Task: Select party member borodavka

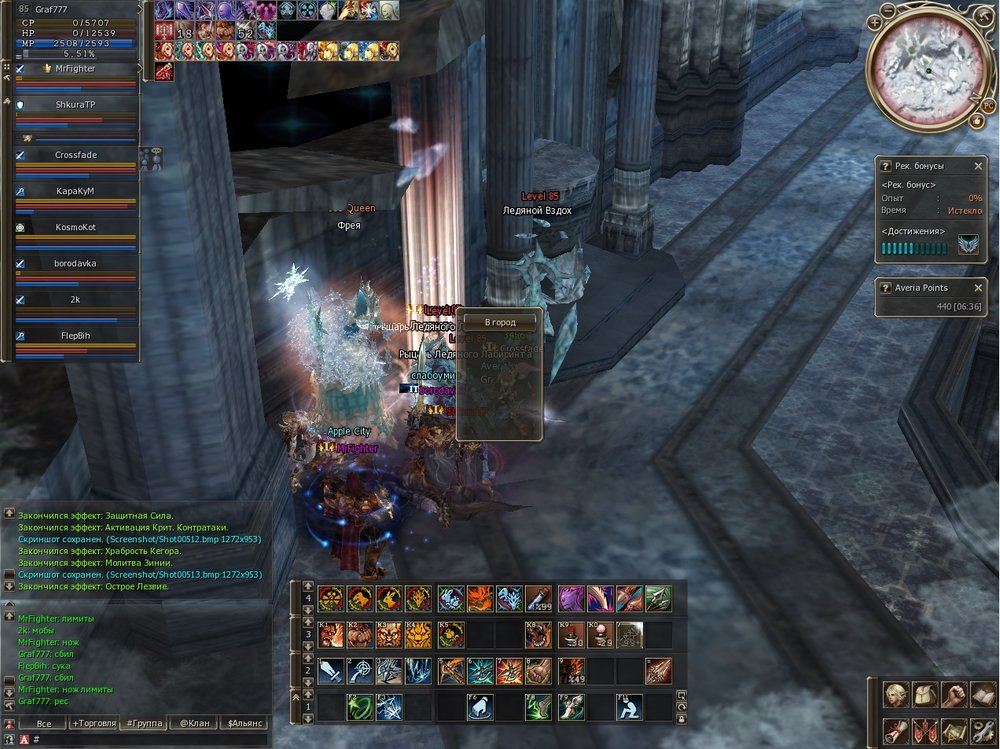Action: pyautogui.click(x=76, y=263)
